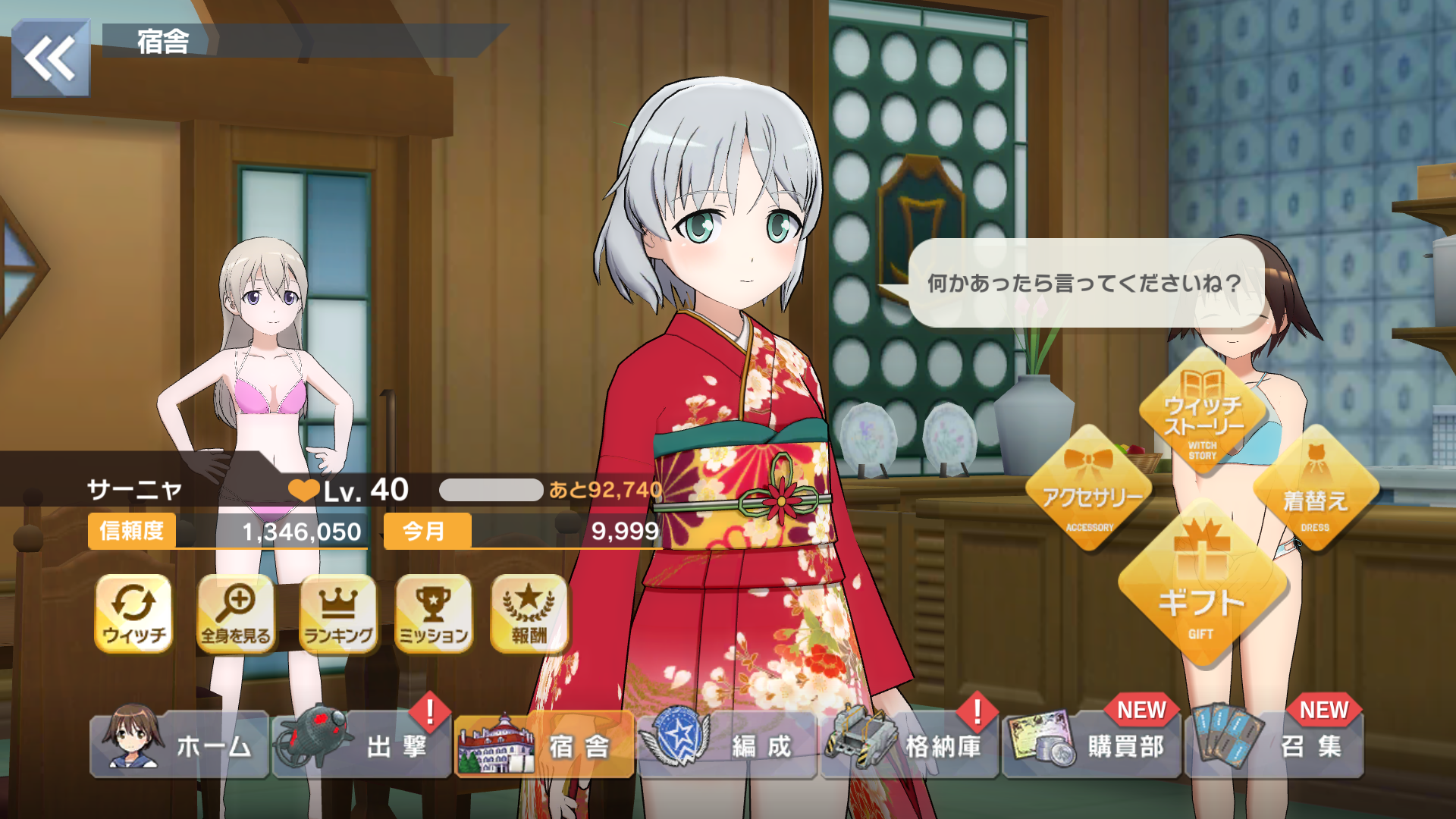
Task: Go back with the double-arrow button
Action: click(50, 58)
